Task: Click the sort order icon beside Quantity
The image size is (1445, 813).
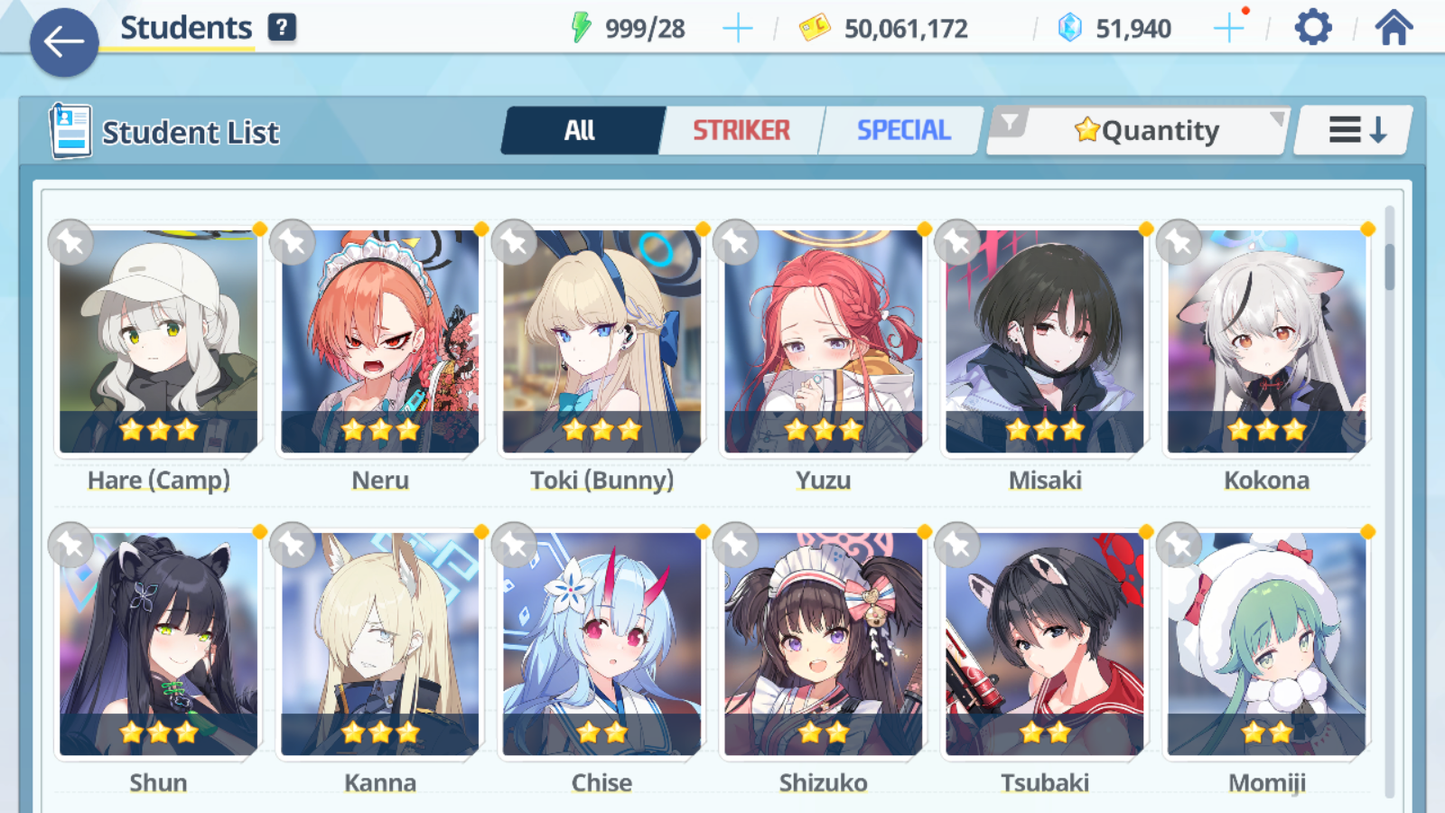Action: pos(1352,128)
